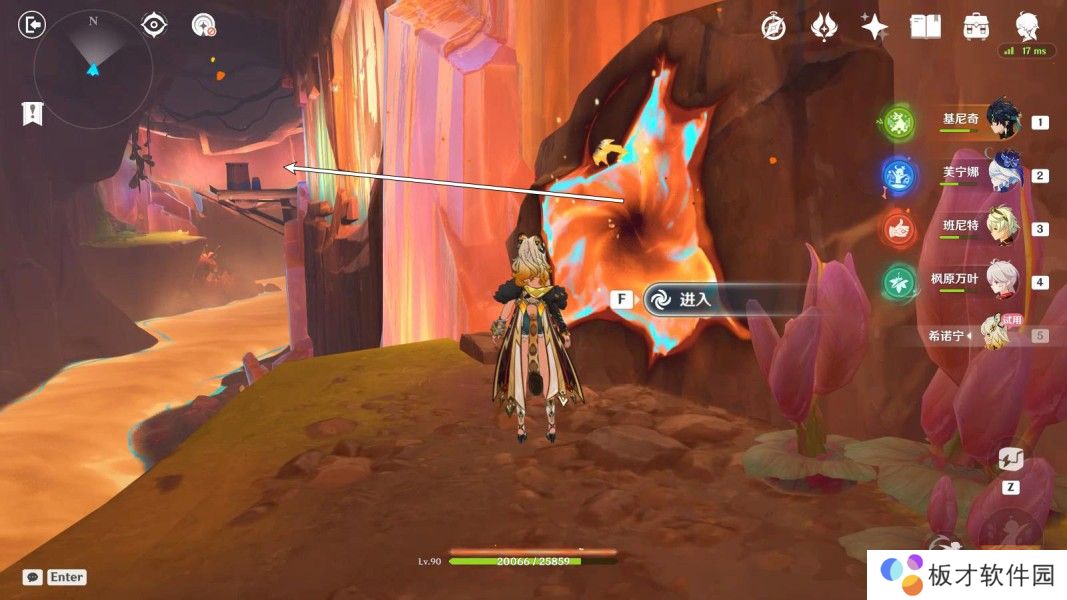
Task: Open the chat box next to Enter
Action: (x=33, y=577)
